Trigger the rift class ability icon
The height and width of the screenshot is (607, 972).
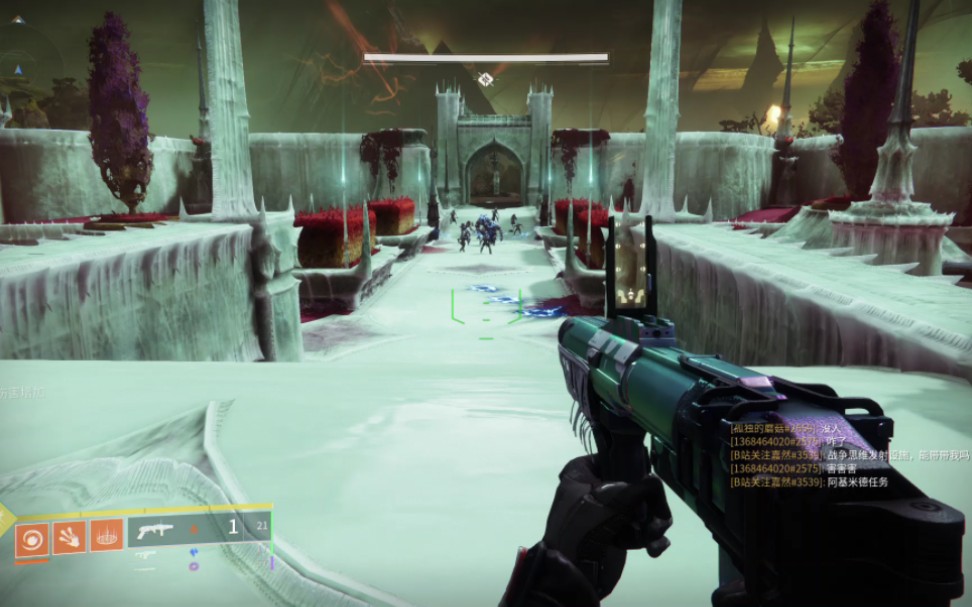click(x=106, y=535)
